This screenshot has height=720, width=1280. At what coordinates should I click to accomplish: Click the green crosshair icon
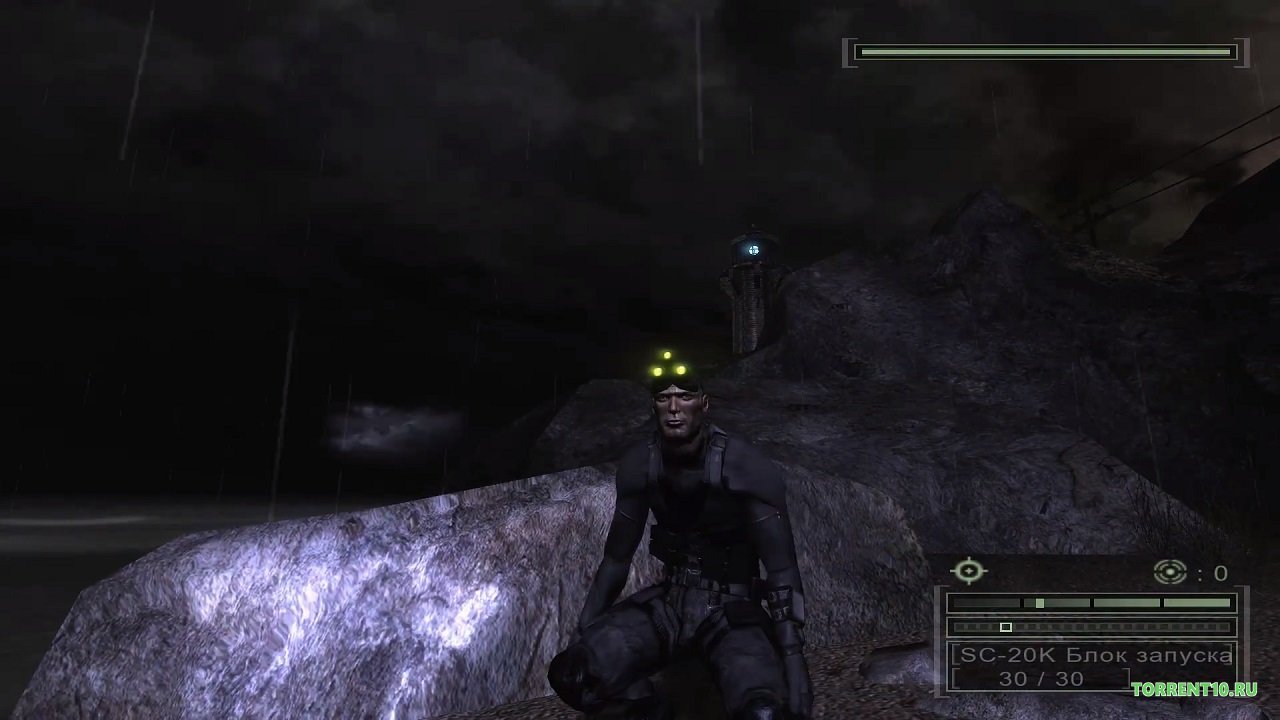(968, 572)
